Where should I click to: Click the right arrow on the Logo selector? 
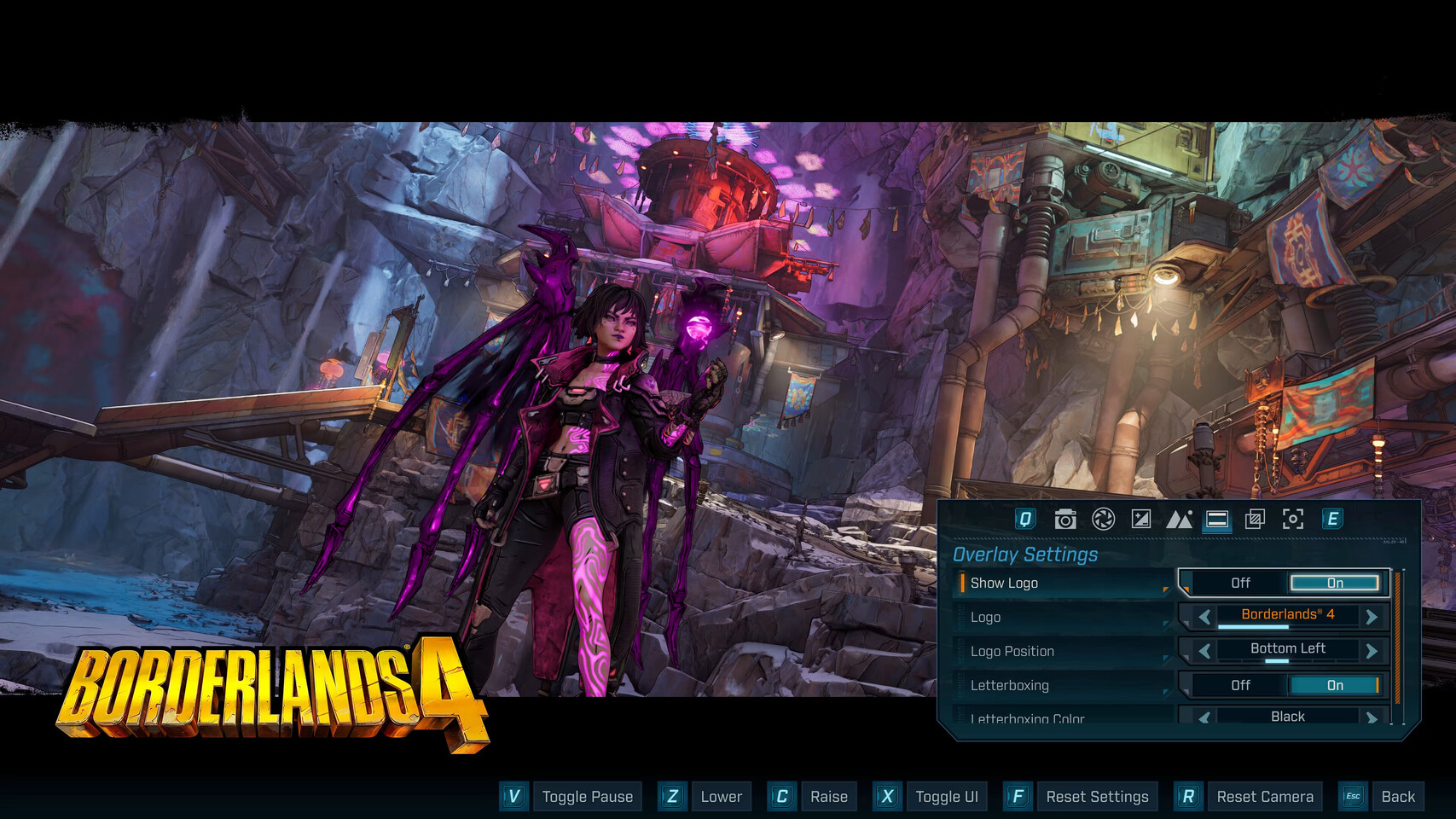pyautogui.click(x=1373, y=616)
